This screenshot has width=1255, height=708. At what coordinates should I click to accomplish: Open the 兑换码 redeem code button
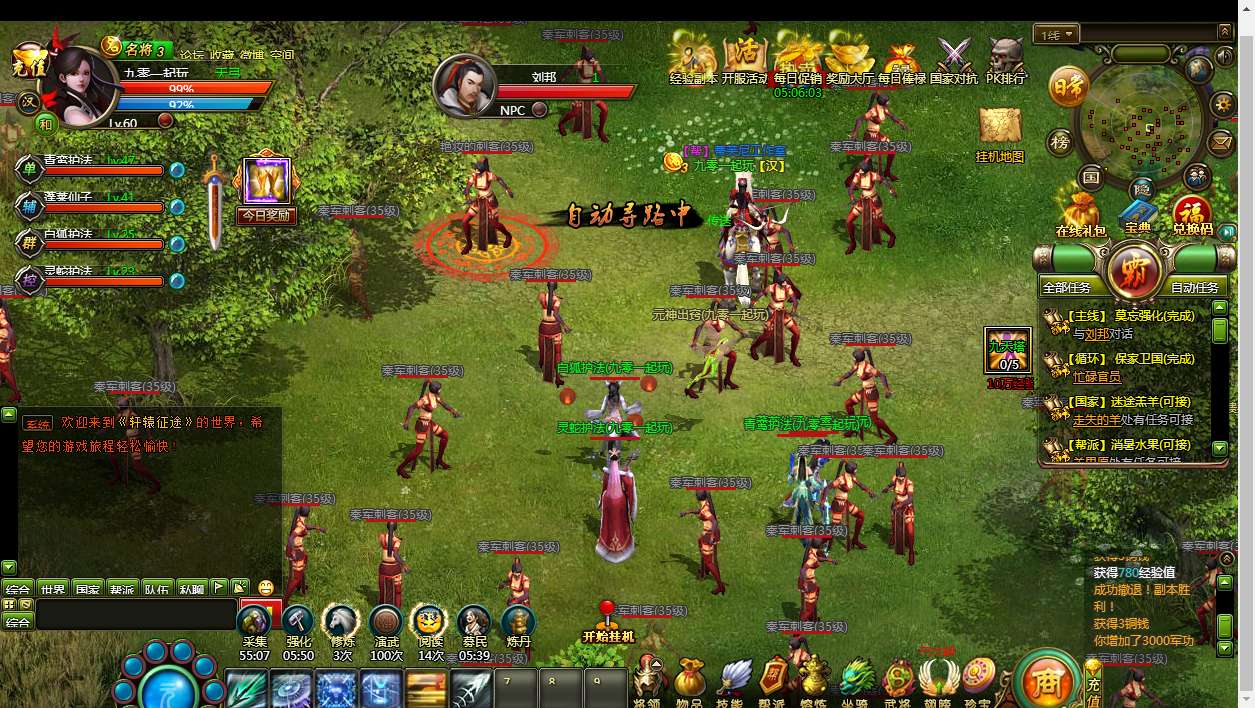click(x=1192, y=213)
